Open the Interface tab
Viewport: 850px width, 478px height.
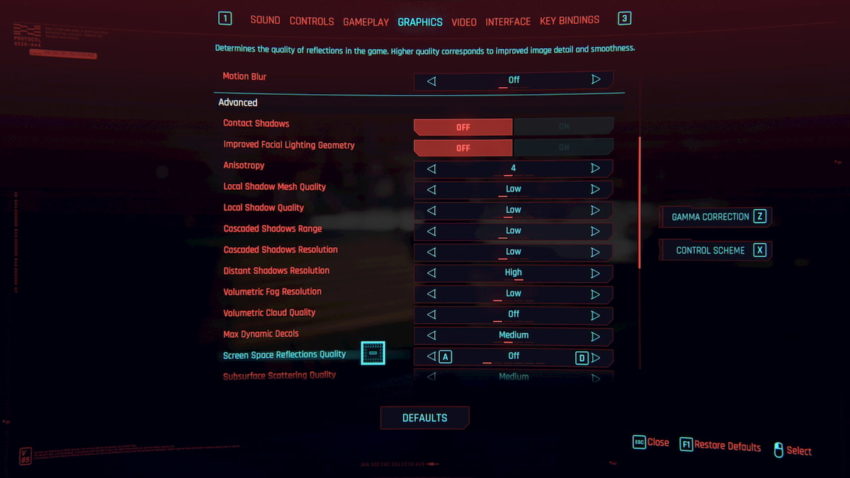click(508, 20)
